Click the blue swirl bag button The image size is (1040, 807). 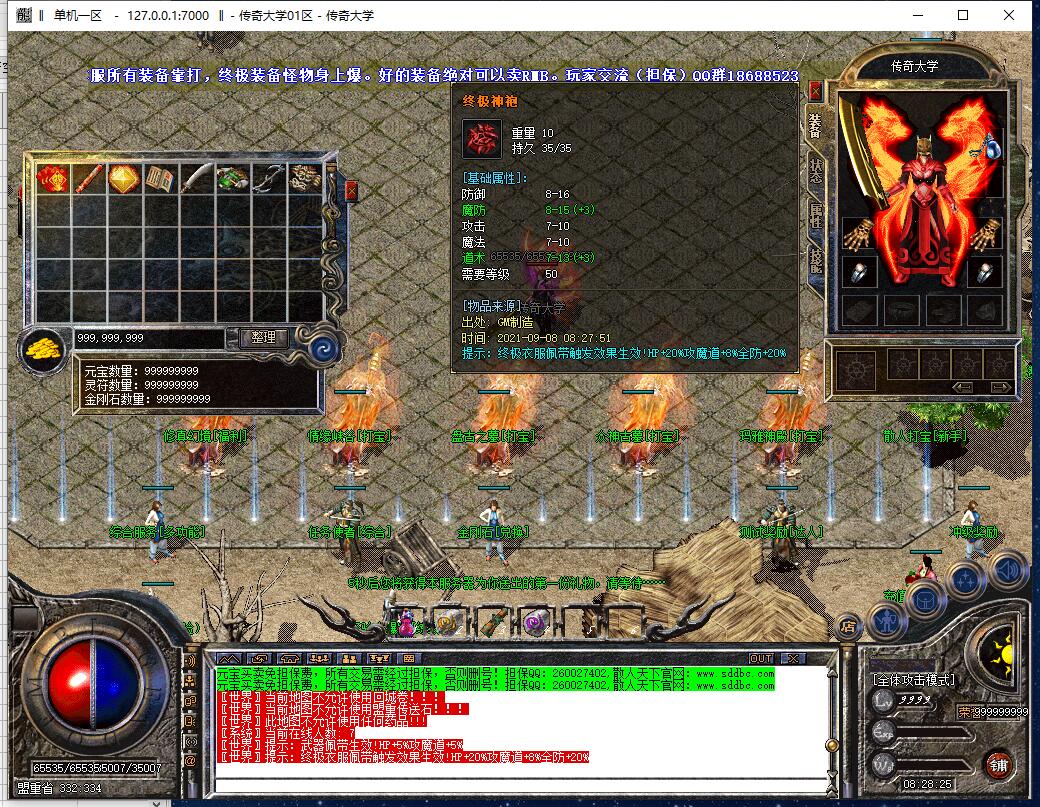click(x=323, y=348)
